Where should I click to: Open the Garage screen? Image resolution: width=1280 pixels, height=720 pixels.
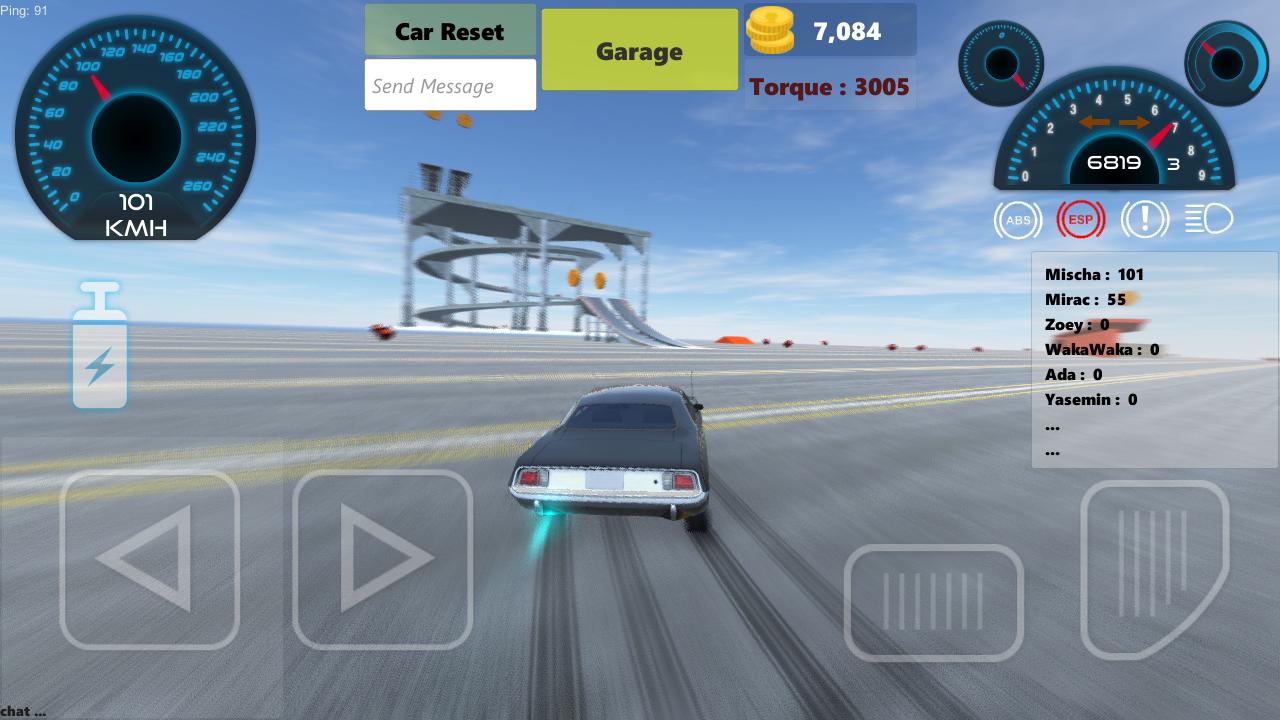(x=639, y=50)
